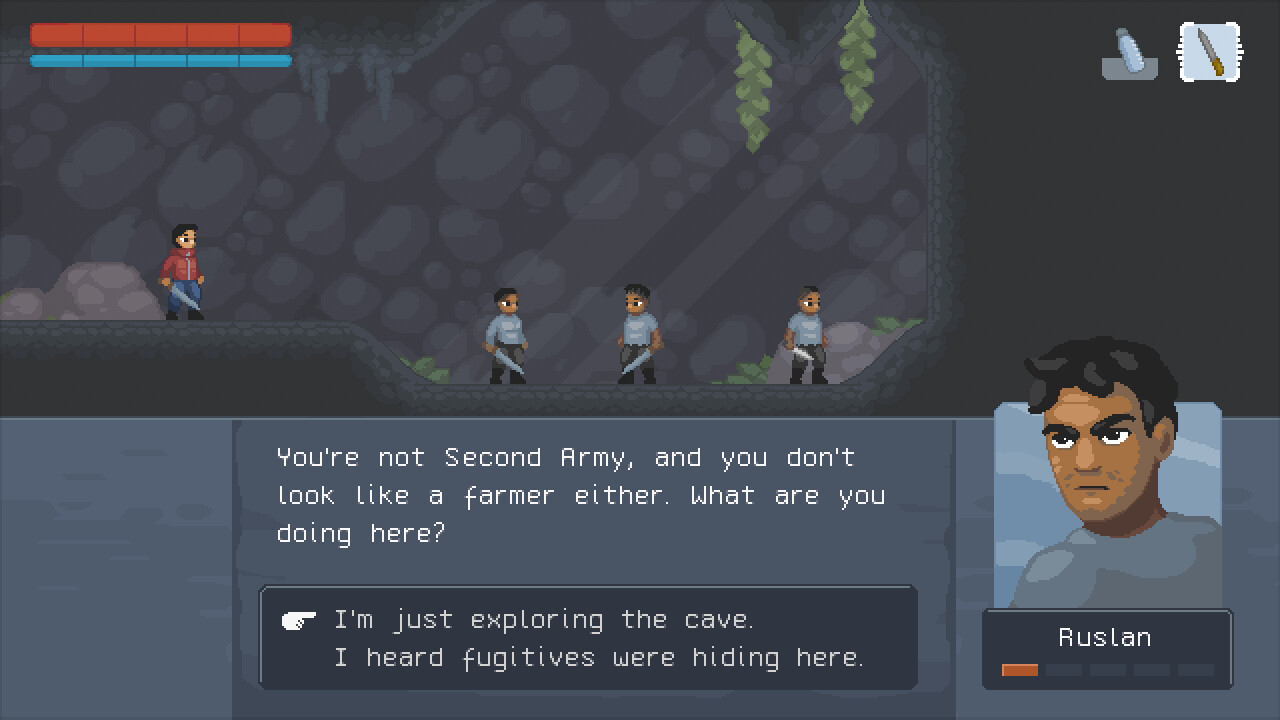The width and height of the screenshot is (1280, 720).
Task: Select the rightmost fighter by the rocks
Action: (805, 335)
